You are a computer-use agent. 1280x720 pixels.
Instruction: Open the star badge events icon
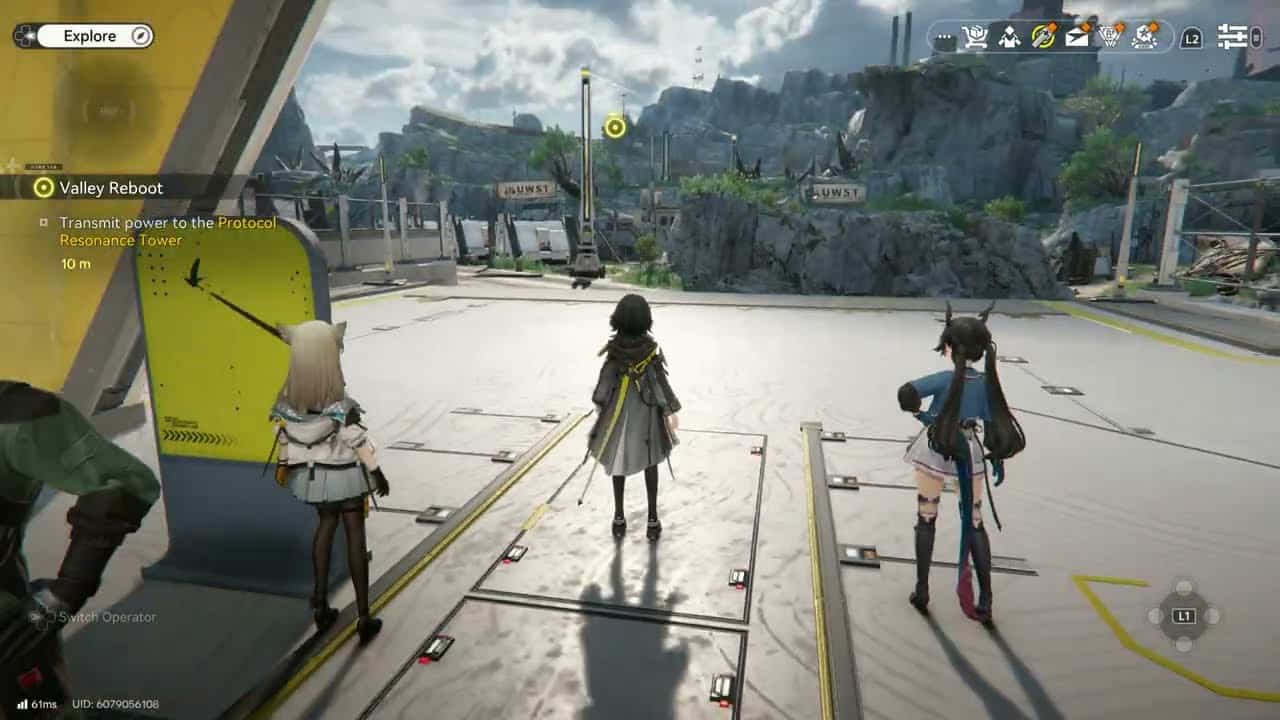pos(1145,37)
